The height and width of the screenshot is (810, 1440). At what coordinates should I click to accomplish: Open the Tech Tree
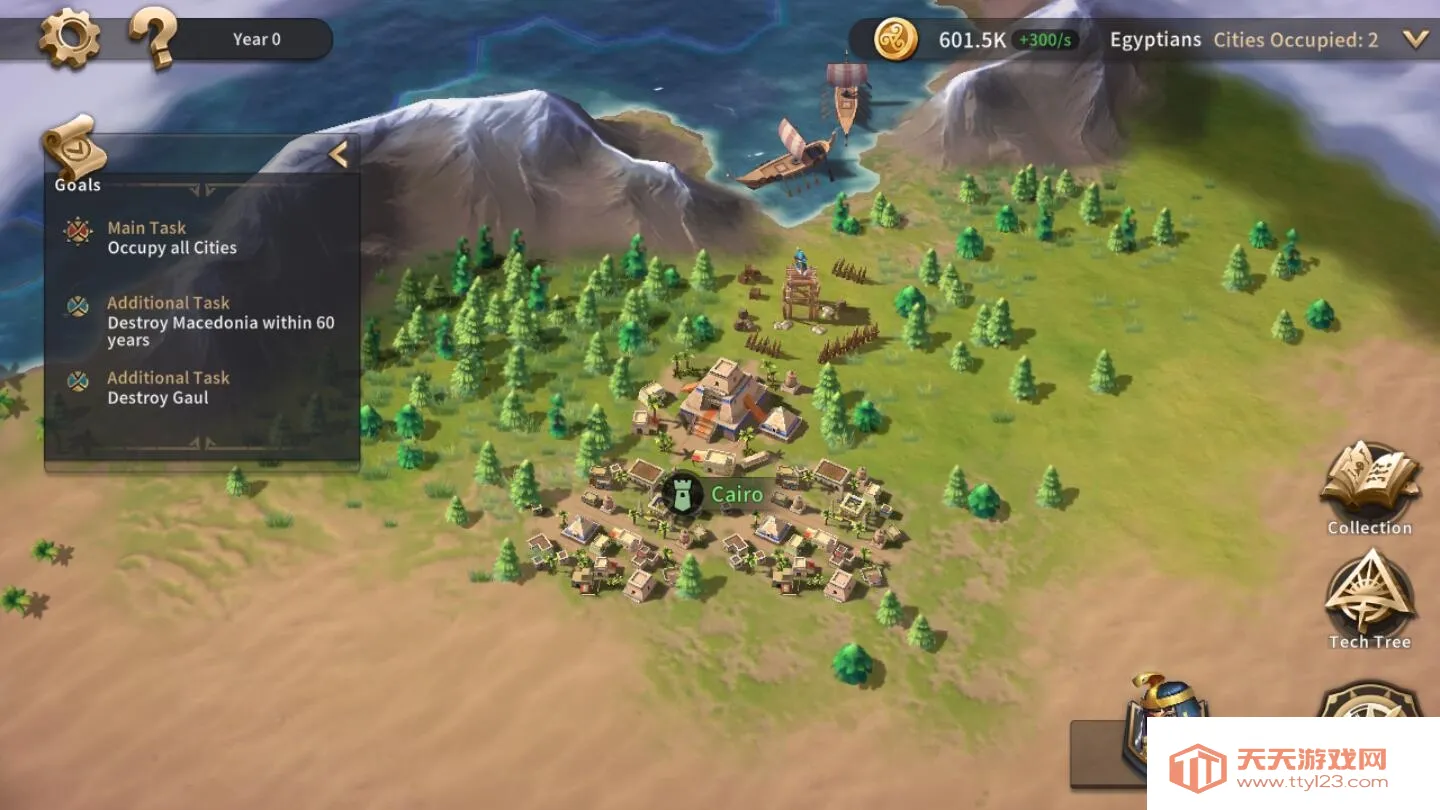point(1369,600)
